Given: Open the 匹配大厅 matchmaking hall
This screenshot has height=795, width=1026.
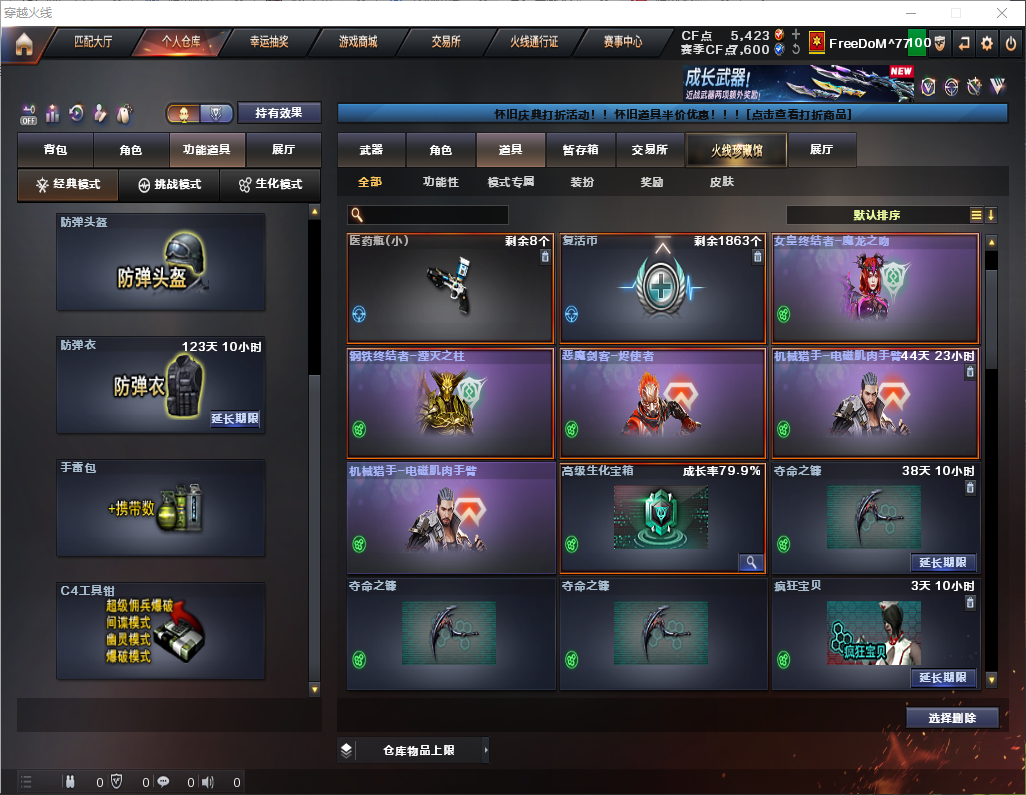Looking at the screenshot, I should coord(93,42).
